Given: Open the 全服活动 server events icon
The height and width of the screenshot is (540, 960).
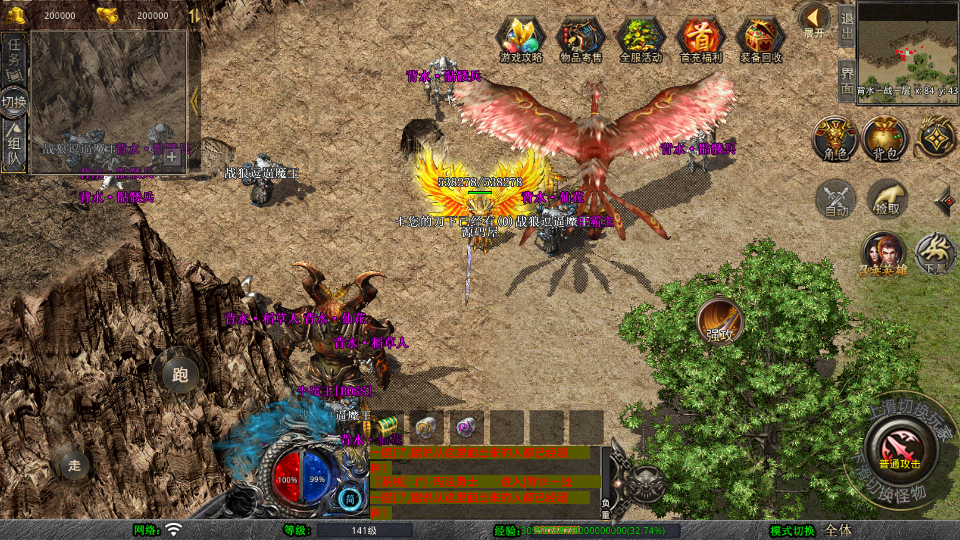Looking at the screenshot, I should pyautogui.click(x=640, y=40).
